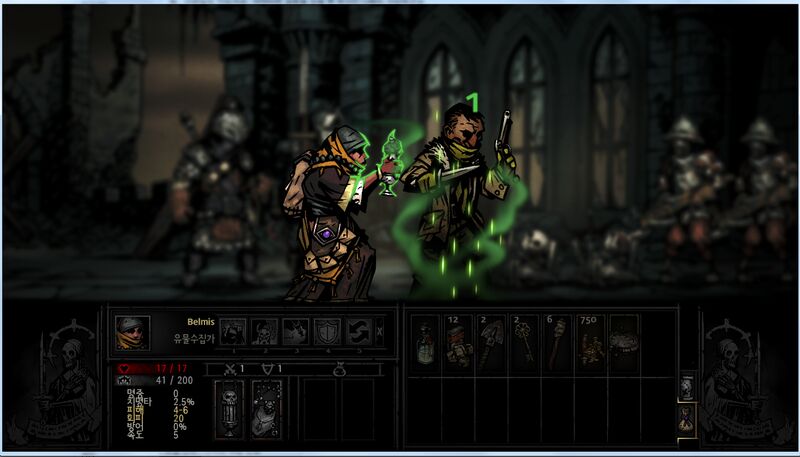Select Belmis's hero portrait
This screenshot has width=800, height=457.
pos(132,333)
